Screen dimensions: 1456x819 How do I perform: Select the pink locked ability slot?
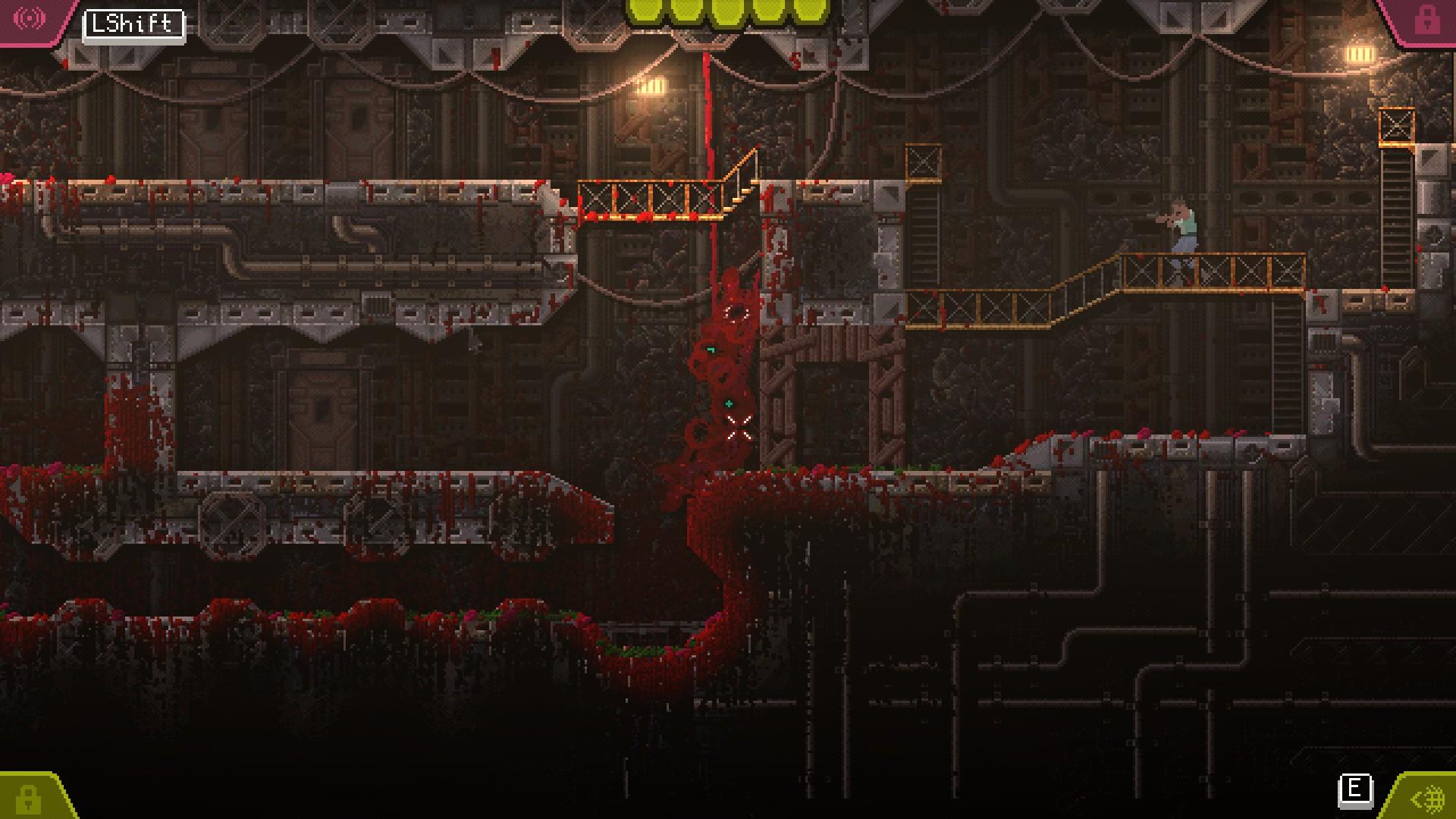(x=1426, y=20)
